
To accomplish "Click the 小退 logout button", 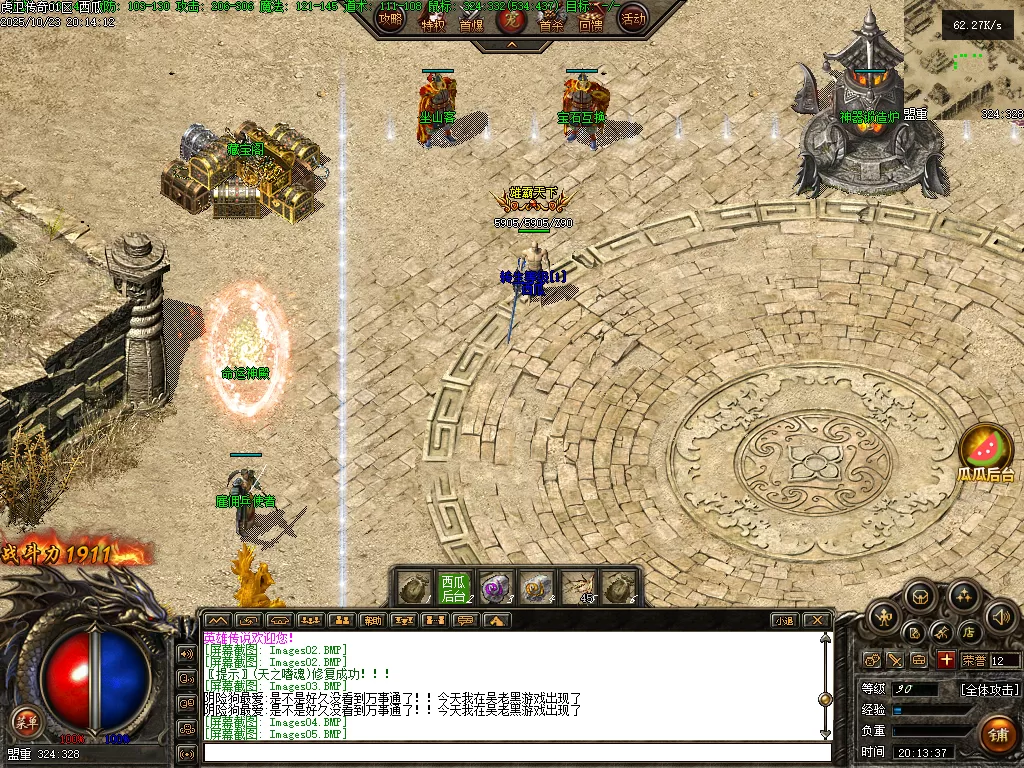I will [x=783, y=621].
